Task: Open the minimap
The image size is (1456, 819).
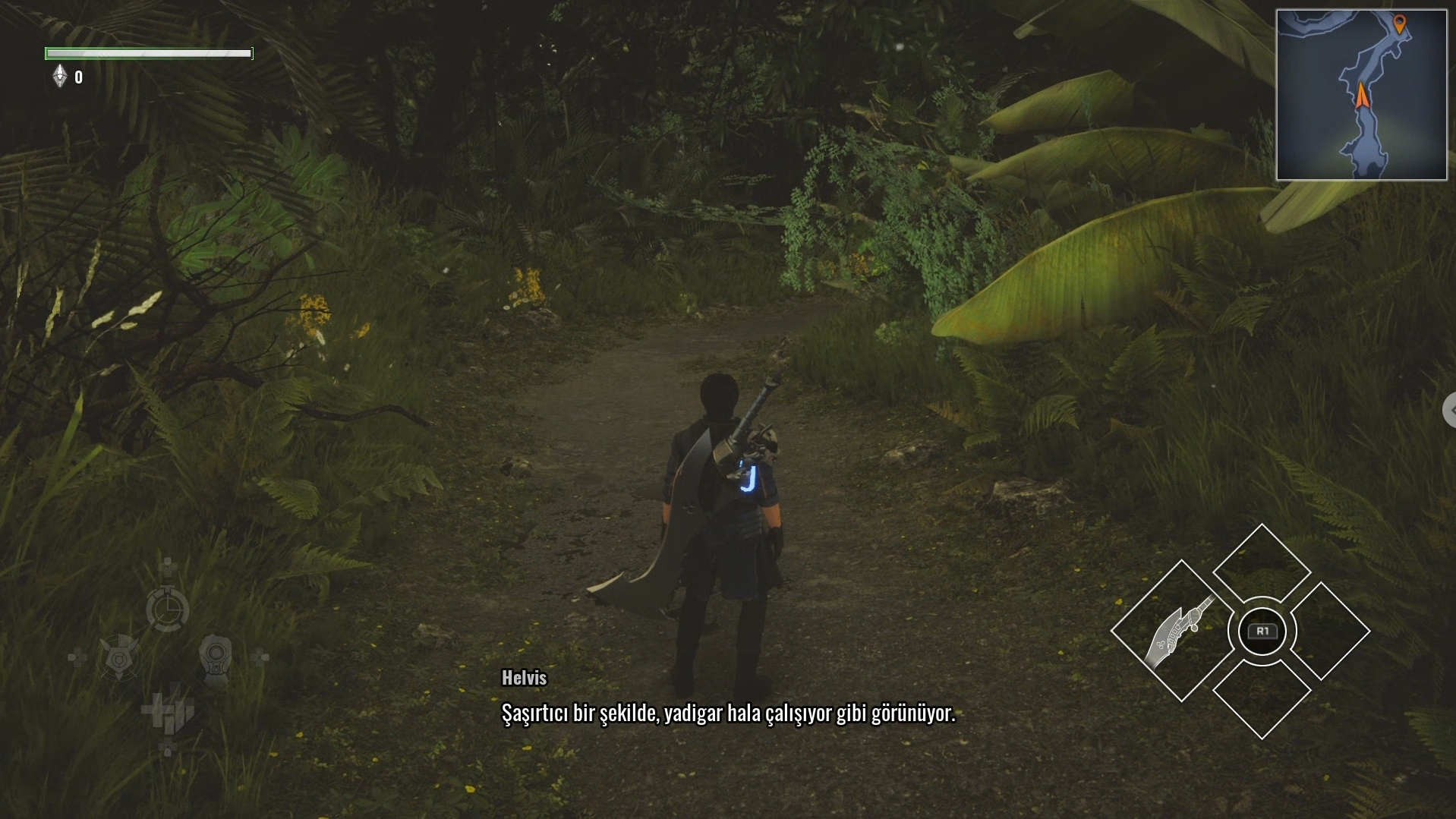Action: click(1361, 95)
